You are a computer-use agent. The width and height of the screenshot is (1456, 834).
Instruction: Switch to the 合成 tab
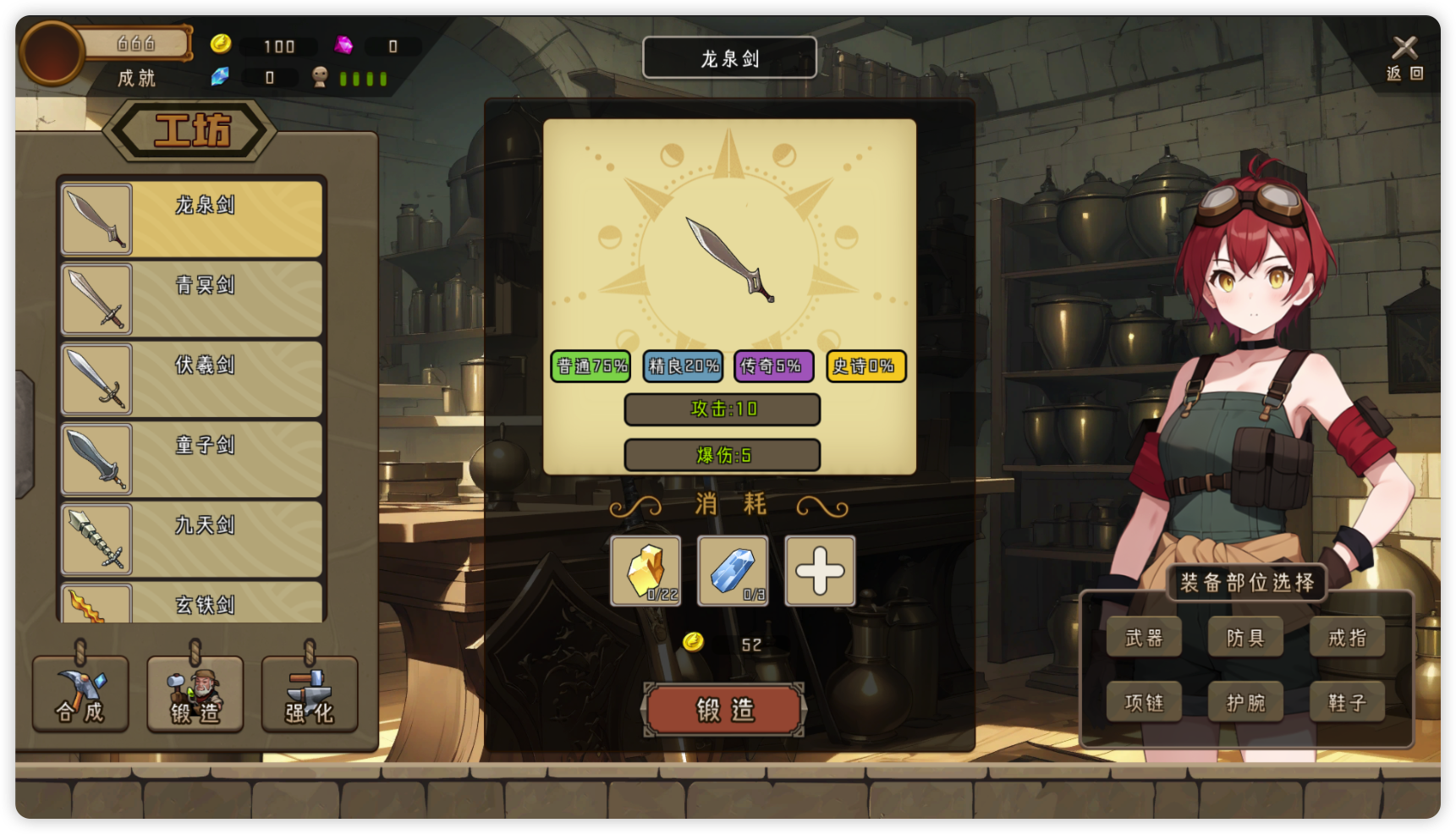click(x=80, y=694)
